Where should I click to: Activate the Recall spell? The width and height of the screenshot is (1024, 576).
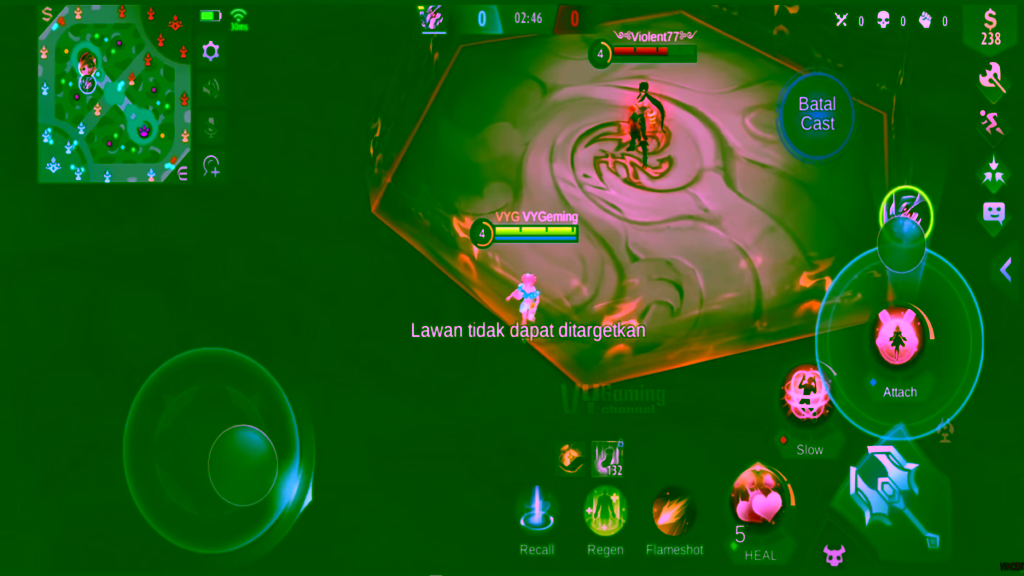[x=537, y=510]
